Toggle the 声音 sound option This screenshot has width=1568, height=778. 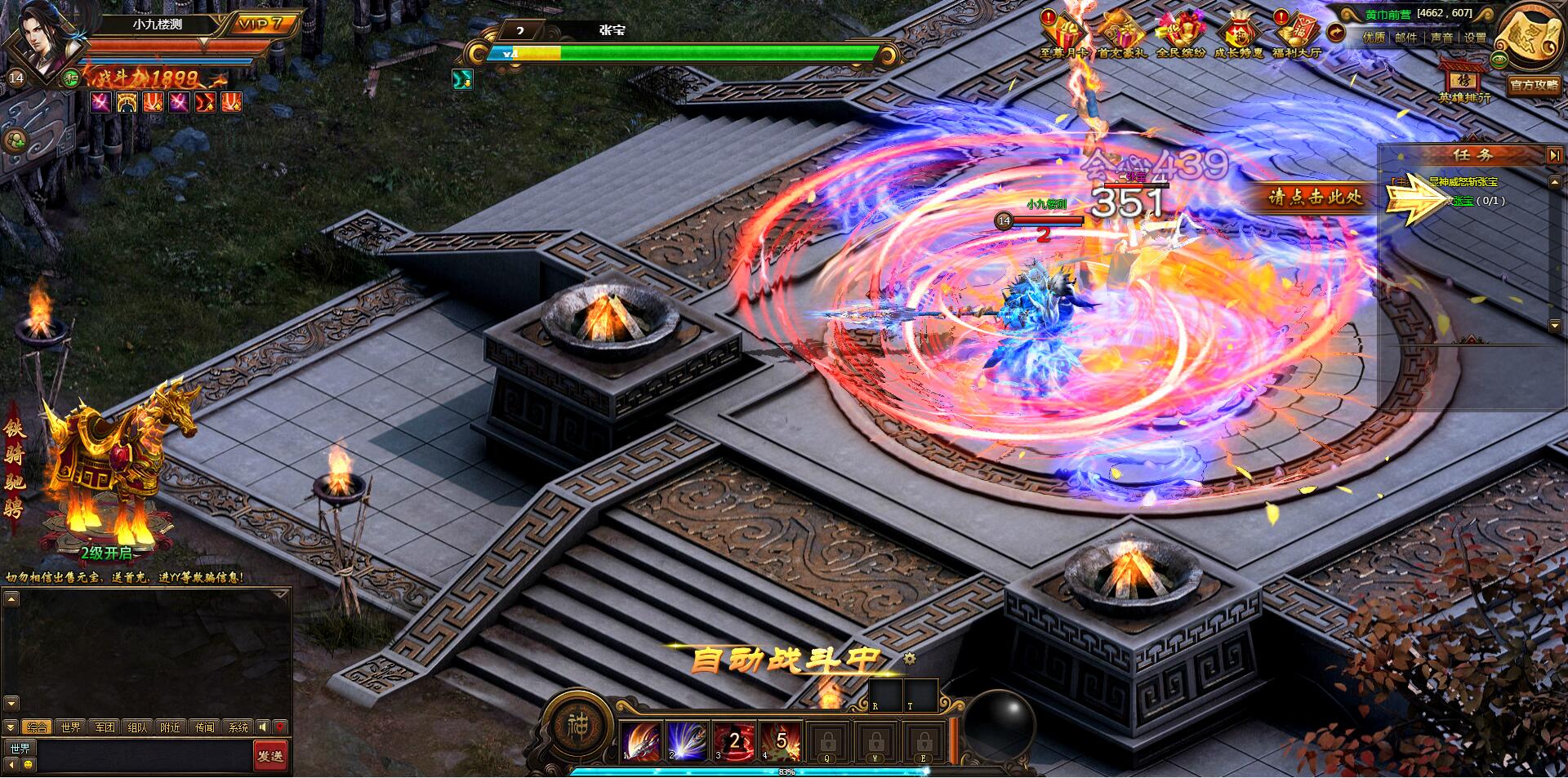point(1441,38)
